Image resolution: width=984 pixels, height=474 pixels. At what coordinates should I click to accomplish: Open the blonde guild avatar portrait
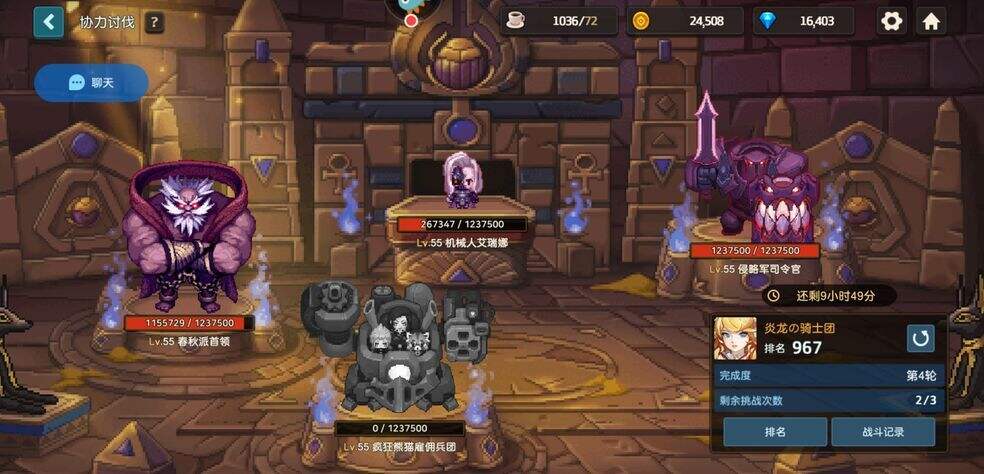735,338
